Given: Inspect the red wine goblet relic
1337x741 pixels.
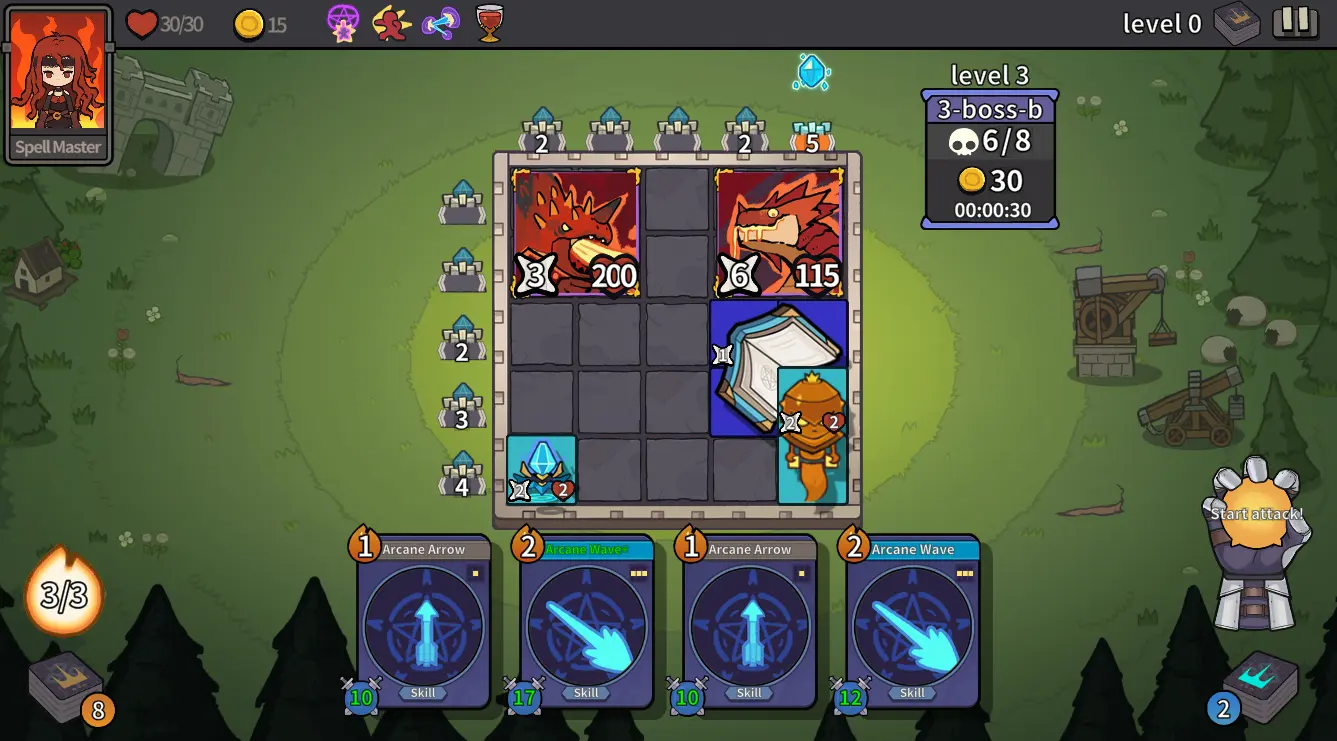Looking at the screenshot, I should [x=489, y=22].
